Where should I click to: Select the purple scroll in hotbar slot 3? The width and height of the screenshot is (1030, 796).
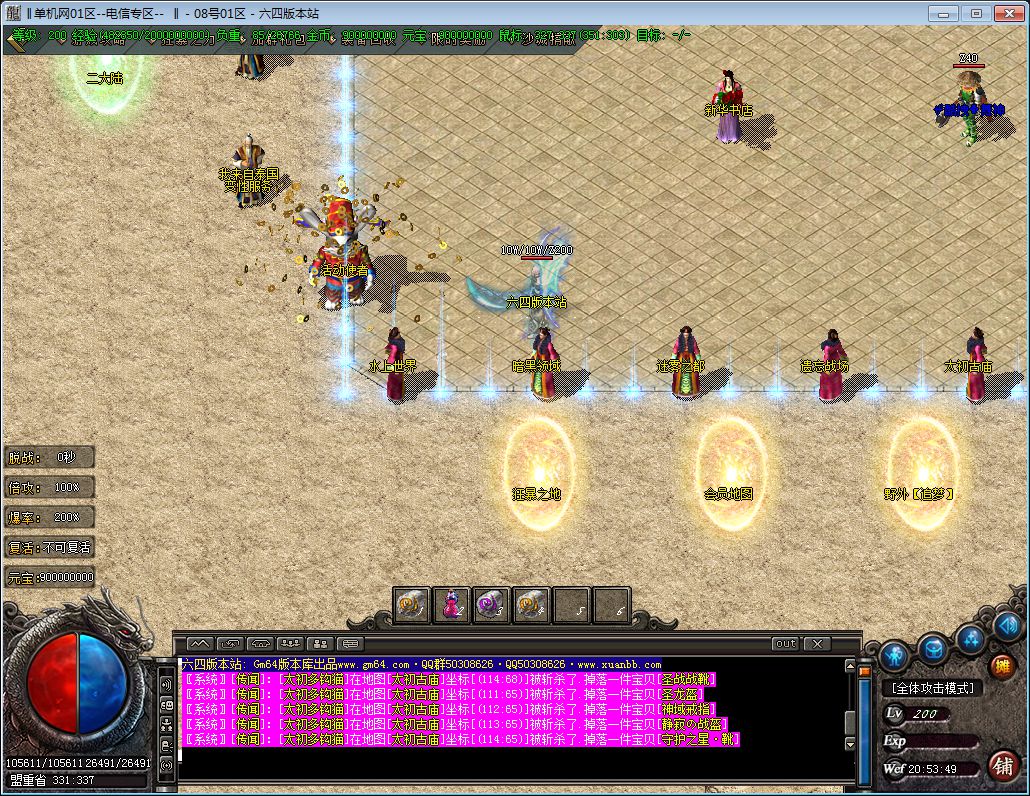coord(491,605)
